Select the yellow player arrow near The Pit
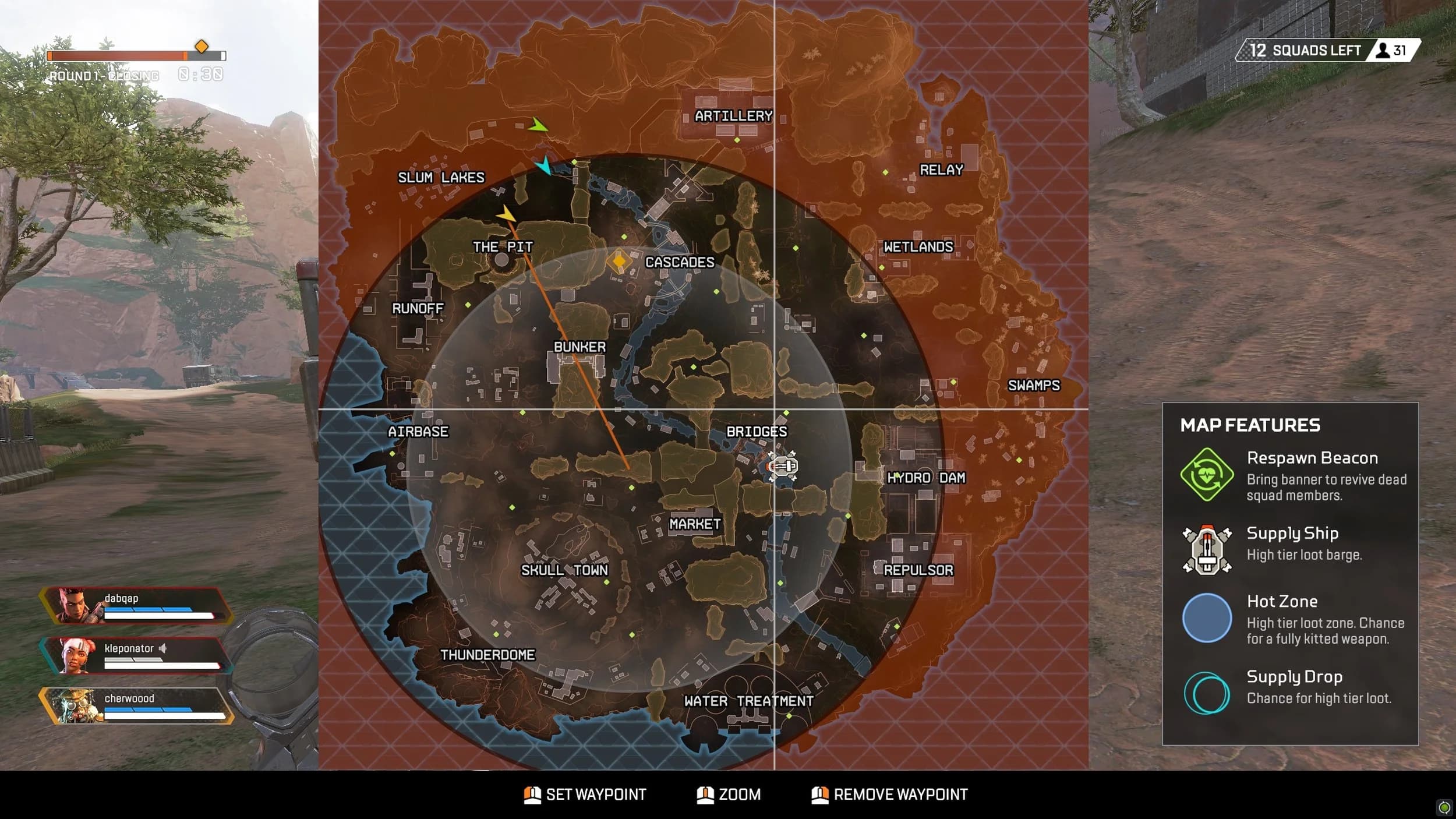The image size is (1456, 819). pos(506,214)
